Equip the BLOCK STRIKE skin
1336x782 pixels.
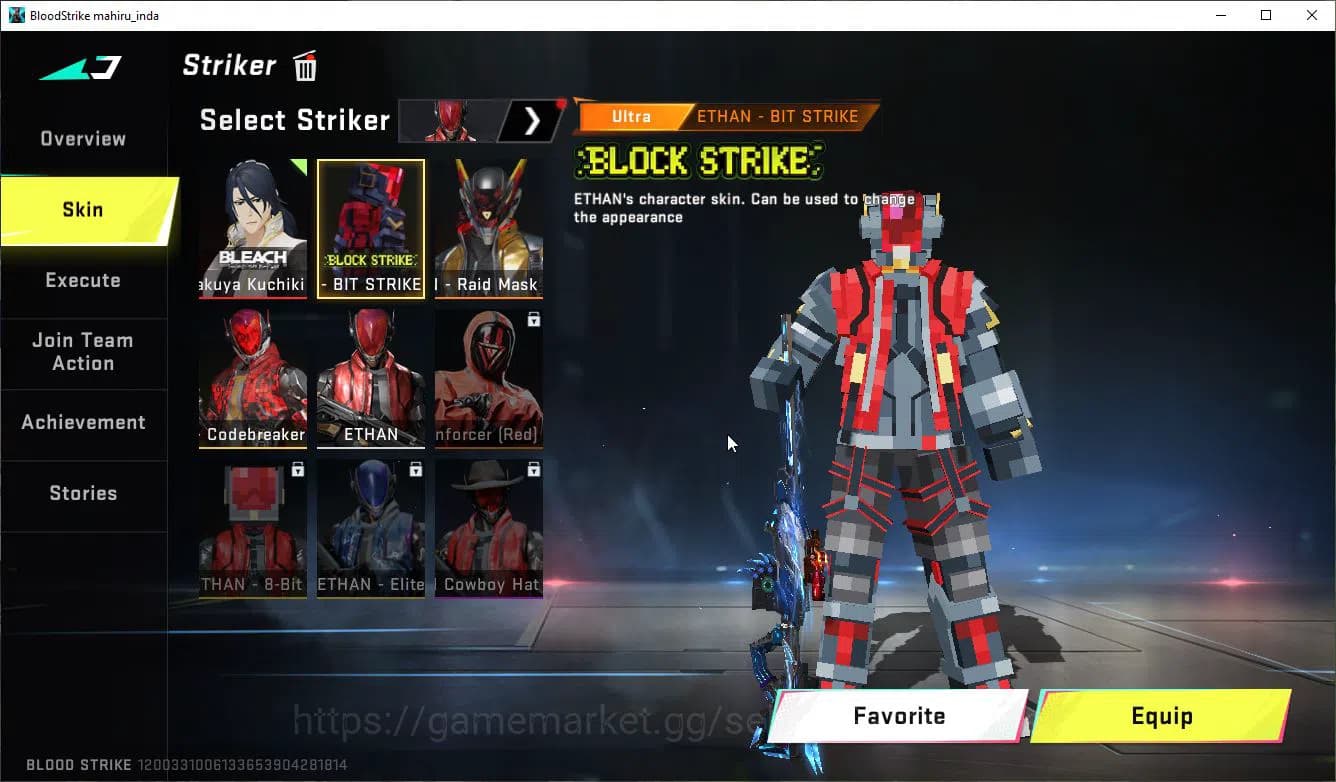click(x=1163, y=715)
